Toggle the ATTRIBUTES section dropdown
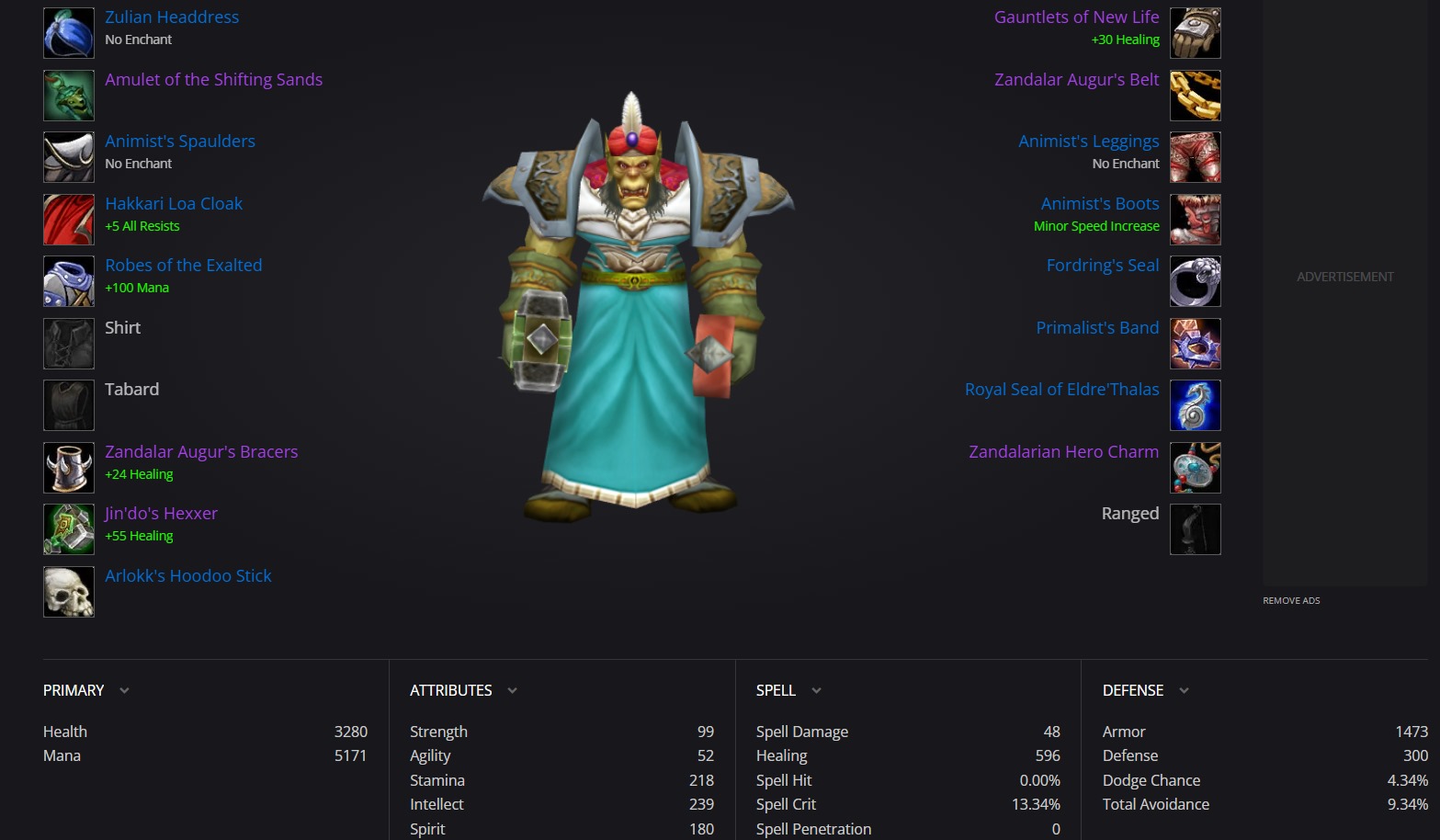Screen dimensions: 1440x840 [512, 690]
